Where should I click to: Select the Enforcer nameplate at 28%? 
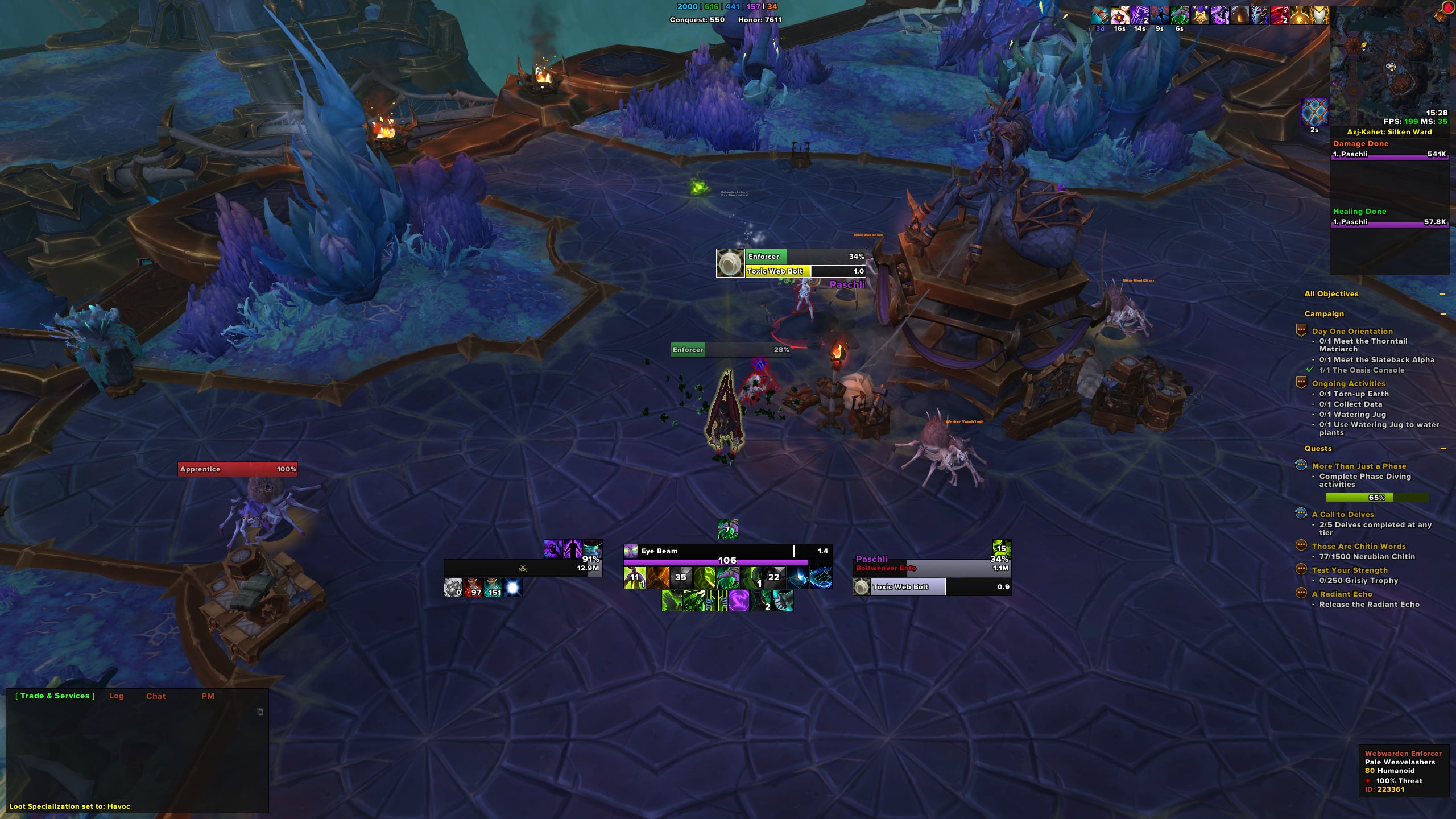click(730, 350)
